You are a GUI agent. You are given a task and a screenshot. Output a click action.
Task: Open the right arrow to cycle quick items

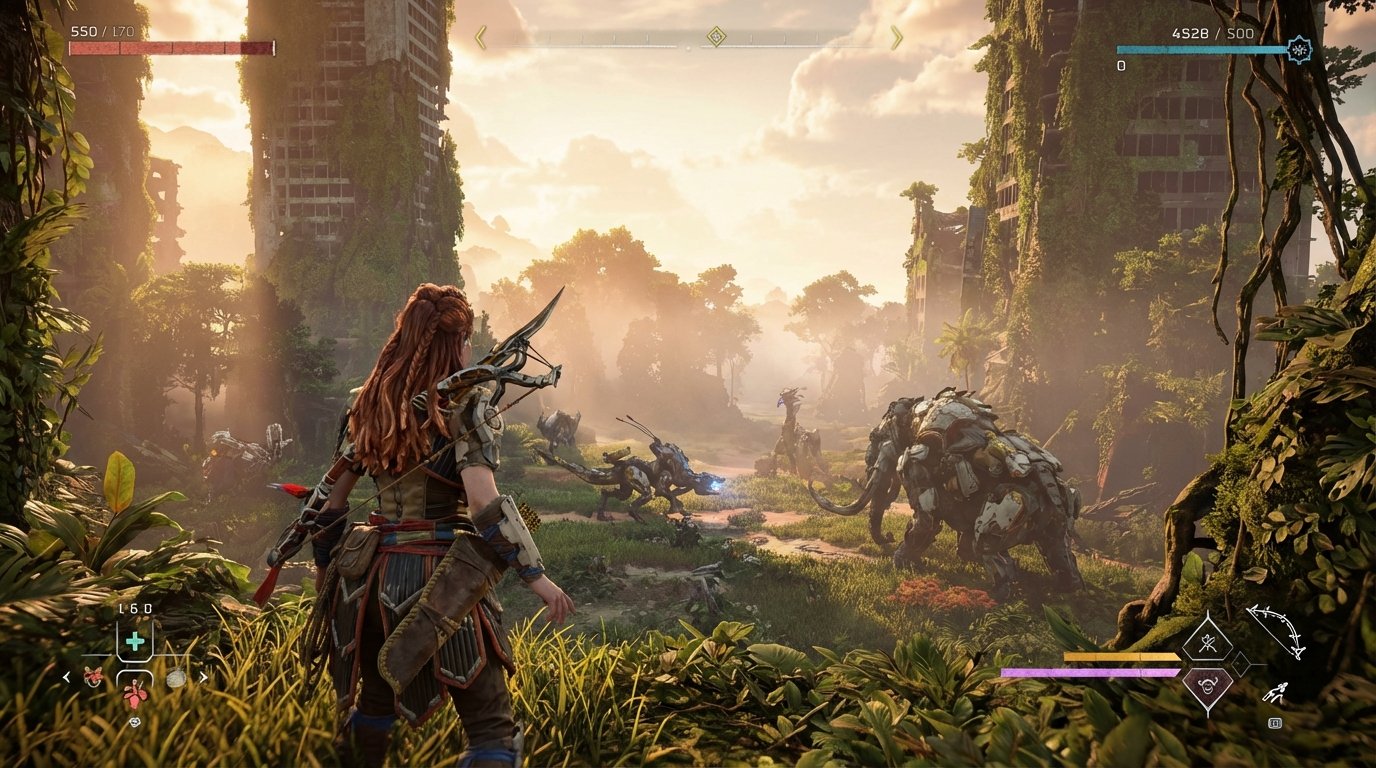coord(204,677)
